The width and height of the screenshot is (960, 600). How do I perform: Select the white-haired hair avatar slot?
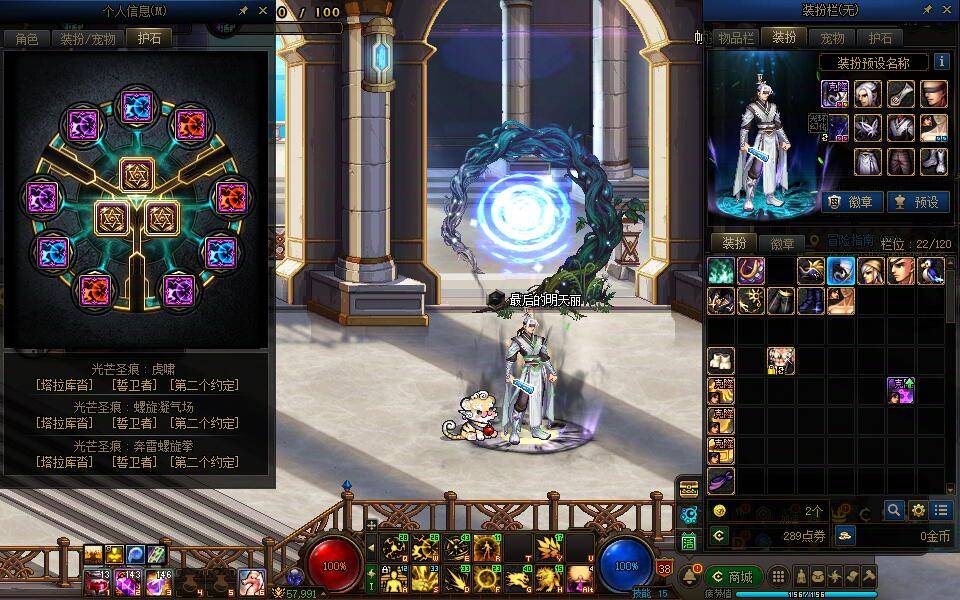[x=868, y=94]
